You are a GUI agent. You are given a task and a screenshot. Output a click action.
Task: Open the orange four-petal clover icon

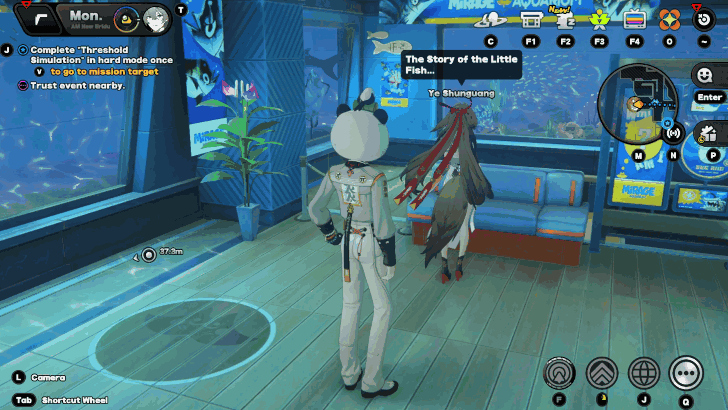[668, 19]
